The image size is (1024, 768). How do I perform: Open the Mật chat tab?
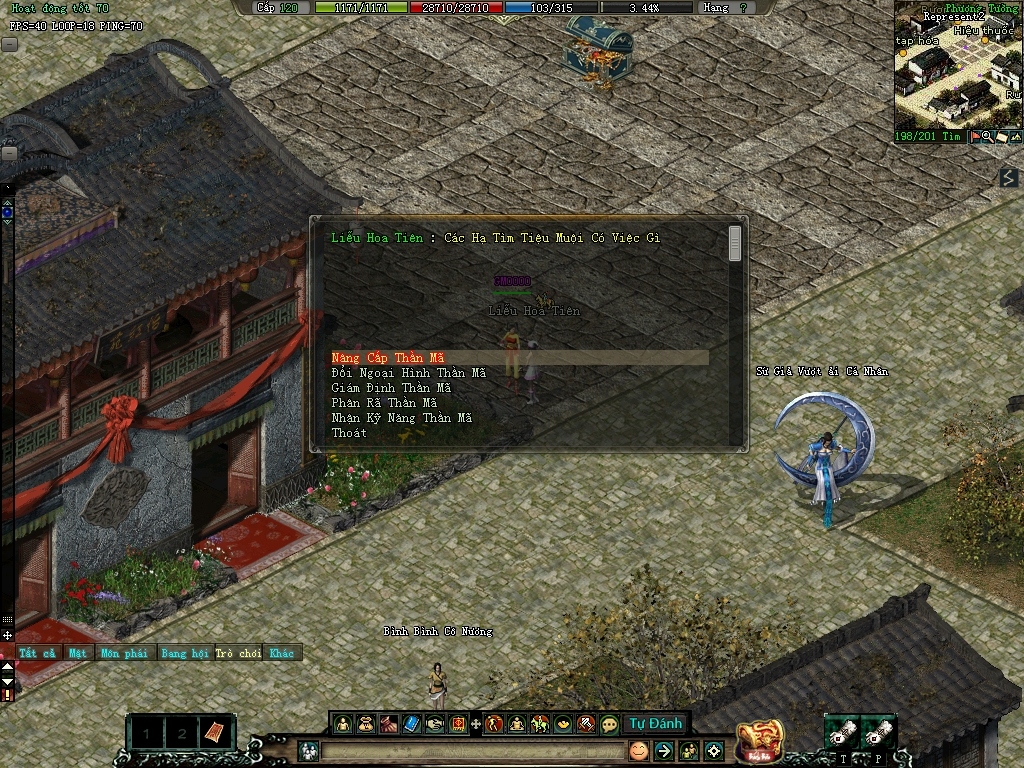pos(78,653)
